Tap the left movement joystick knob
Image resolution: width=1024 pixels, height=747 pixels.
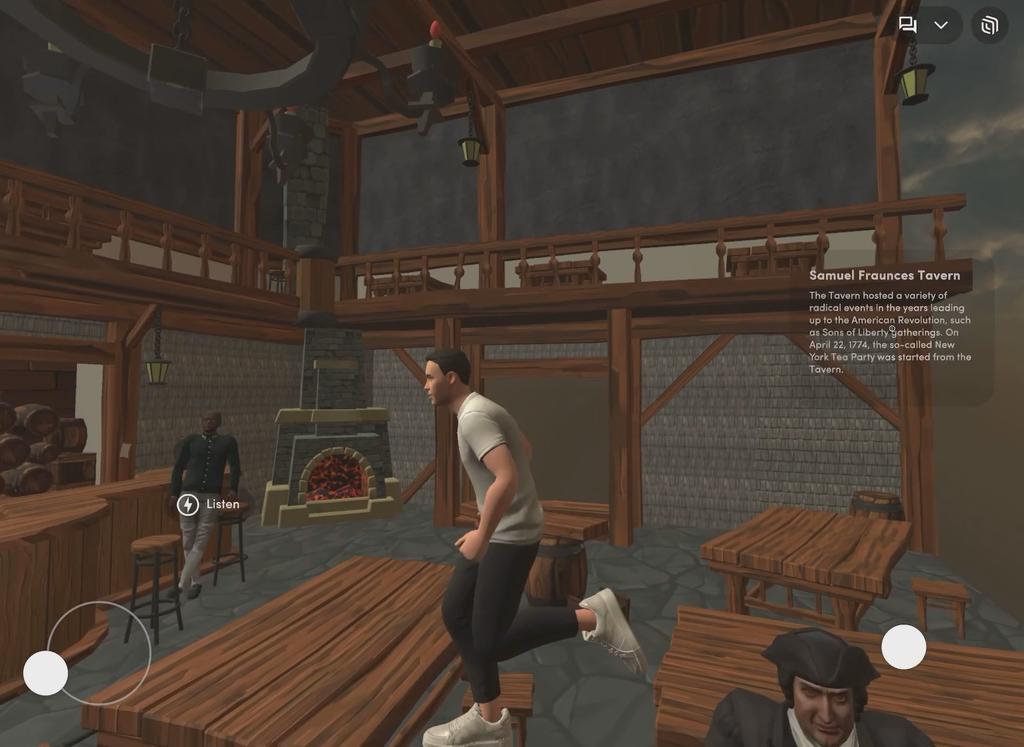coord(45,673)
